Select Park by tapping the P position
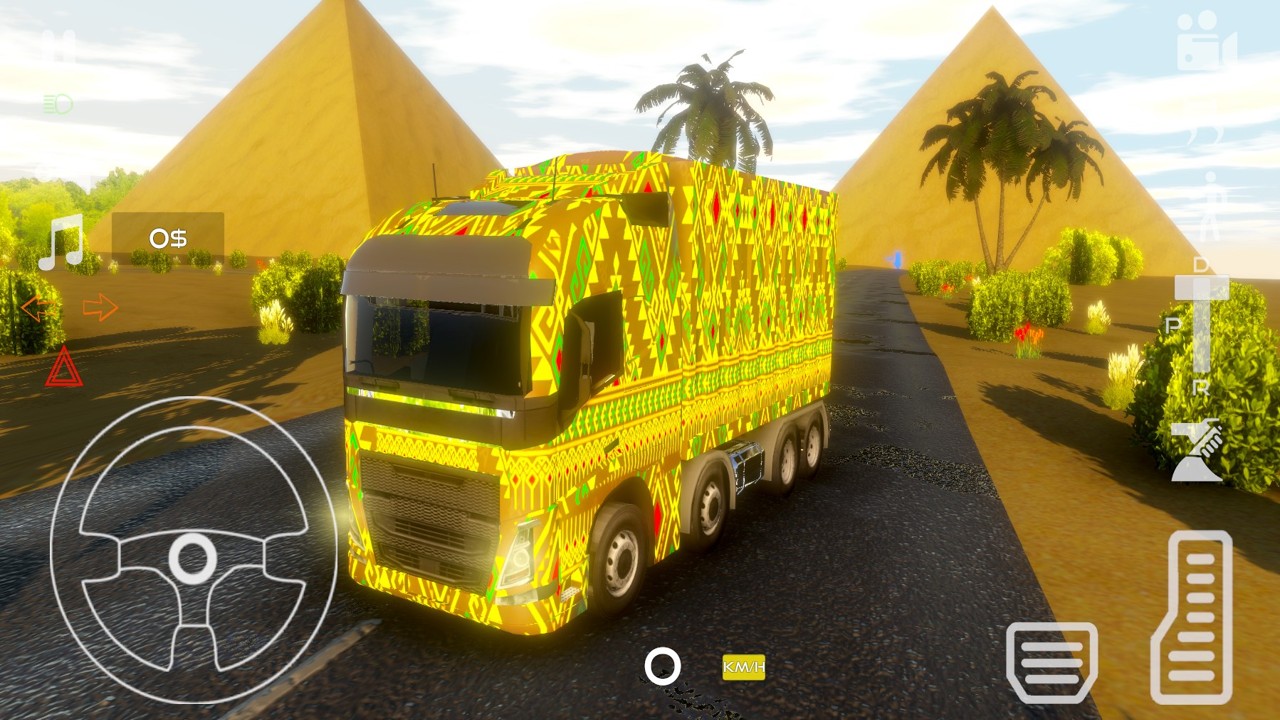 click(x=1172, y=325)
